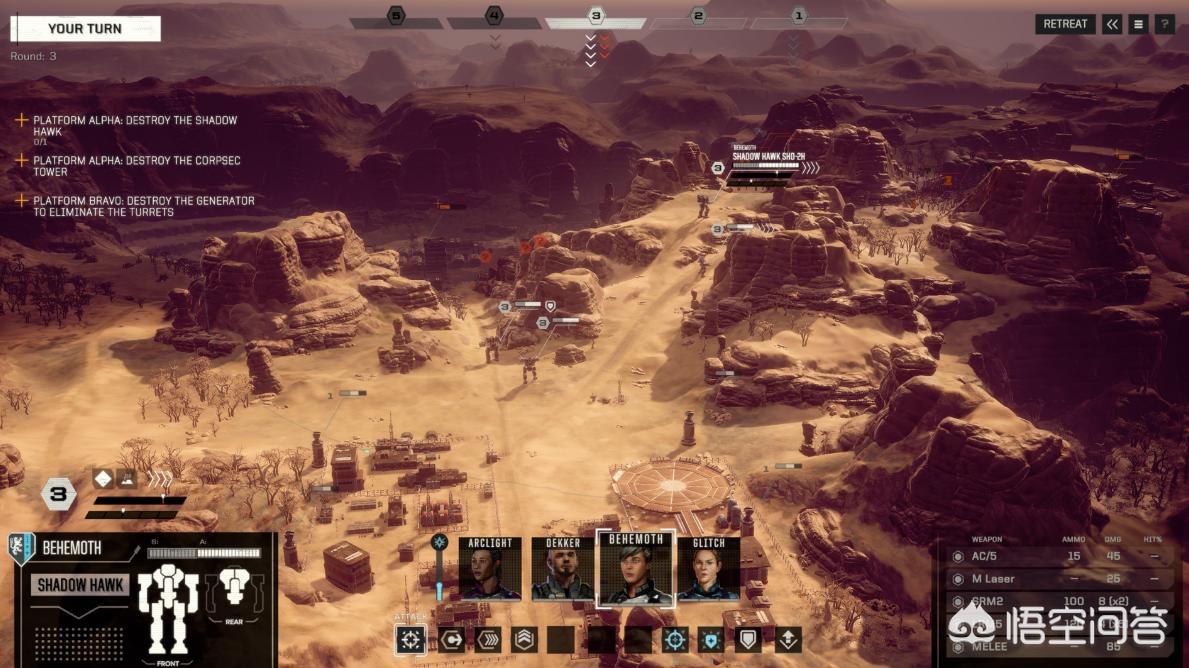Use the stacked-chevron hexagon action
The width and height of the screenshot is (1189, 668).
[x=524, y=640]
